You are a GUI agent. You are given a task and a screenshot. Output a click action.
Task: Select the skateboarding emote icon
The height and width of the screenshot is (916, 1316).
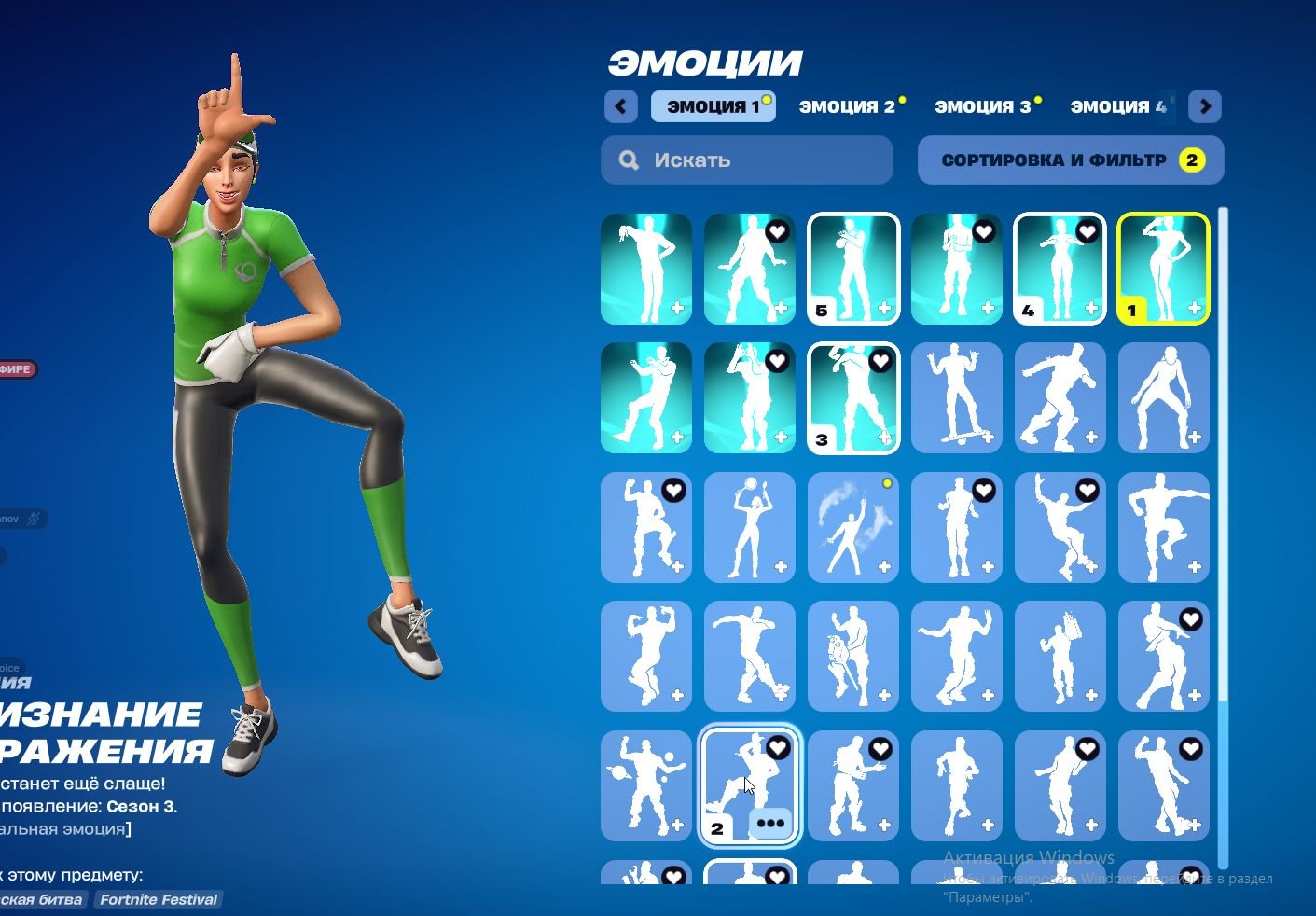[957, 398]
